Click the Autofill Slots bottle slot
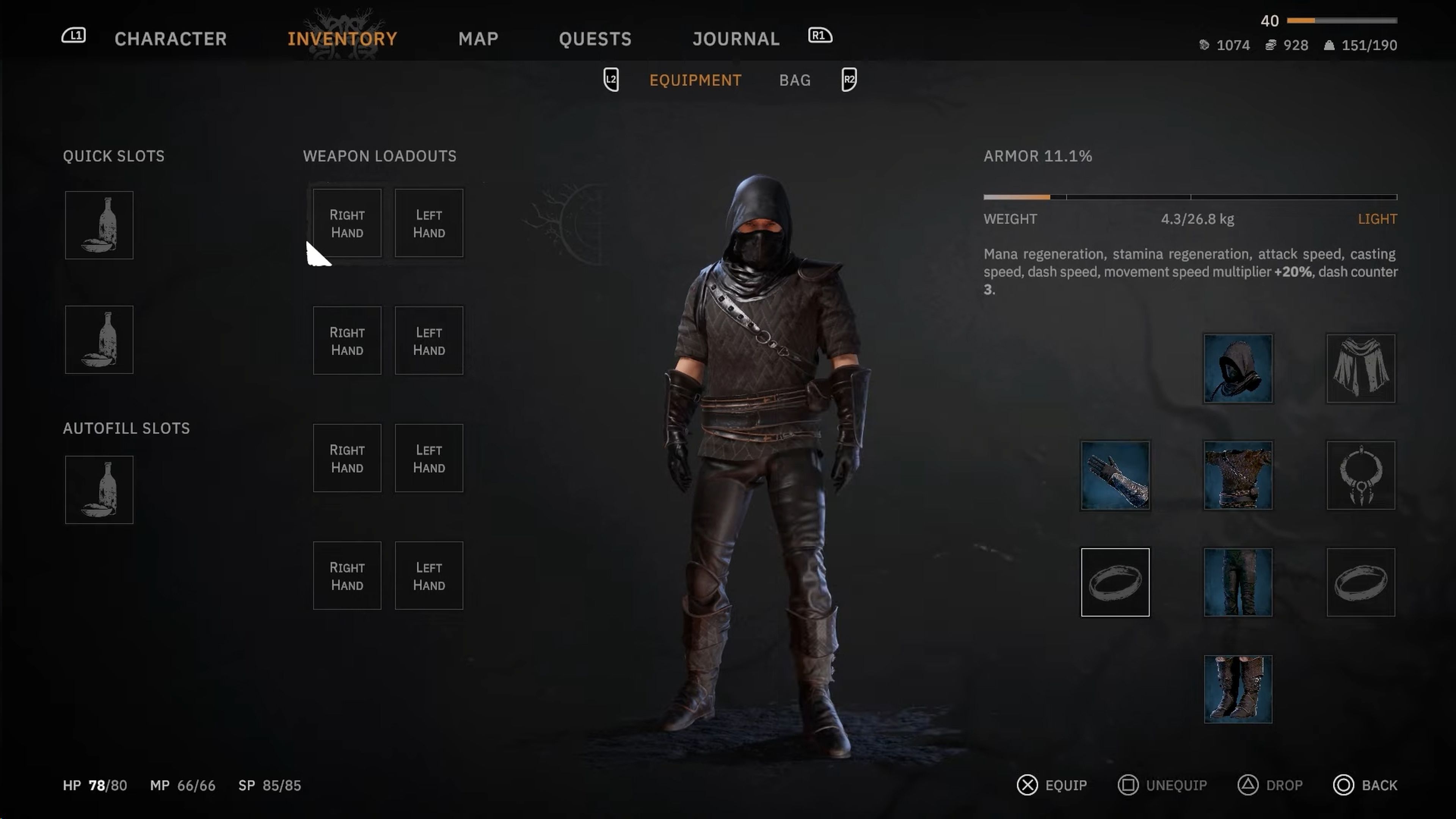Screen dimensions: 1456x819 pyautogui.click(x=99, y=490)
